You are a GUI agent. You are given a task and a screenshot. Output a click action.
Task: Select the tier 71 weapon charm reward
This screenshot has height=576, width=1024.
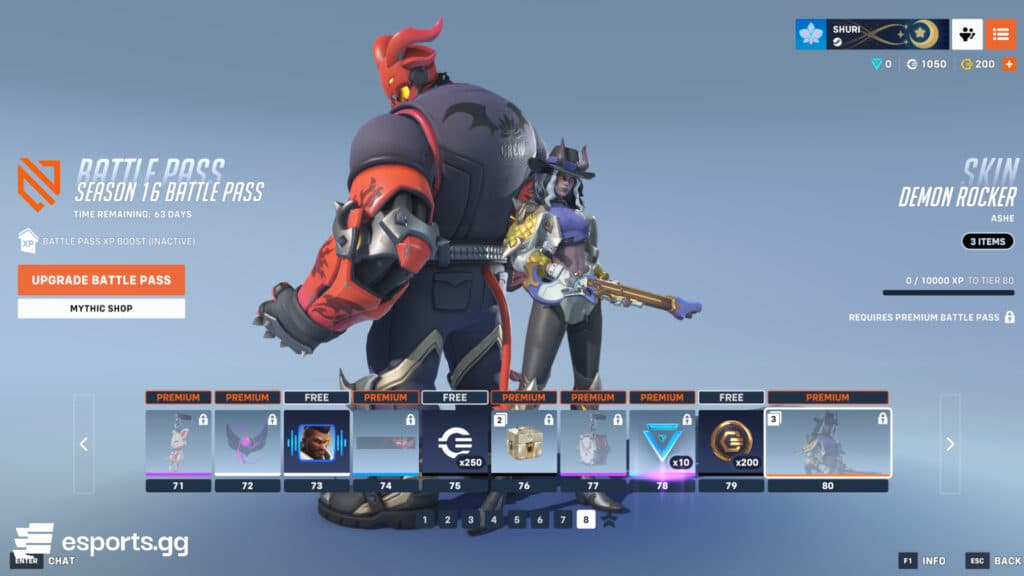tap(178, 441)
